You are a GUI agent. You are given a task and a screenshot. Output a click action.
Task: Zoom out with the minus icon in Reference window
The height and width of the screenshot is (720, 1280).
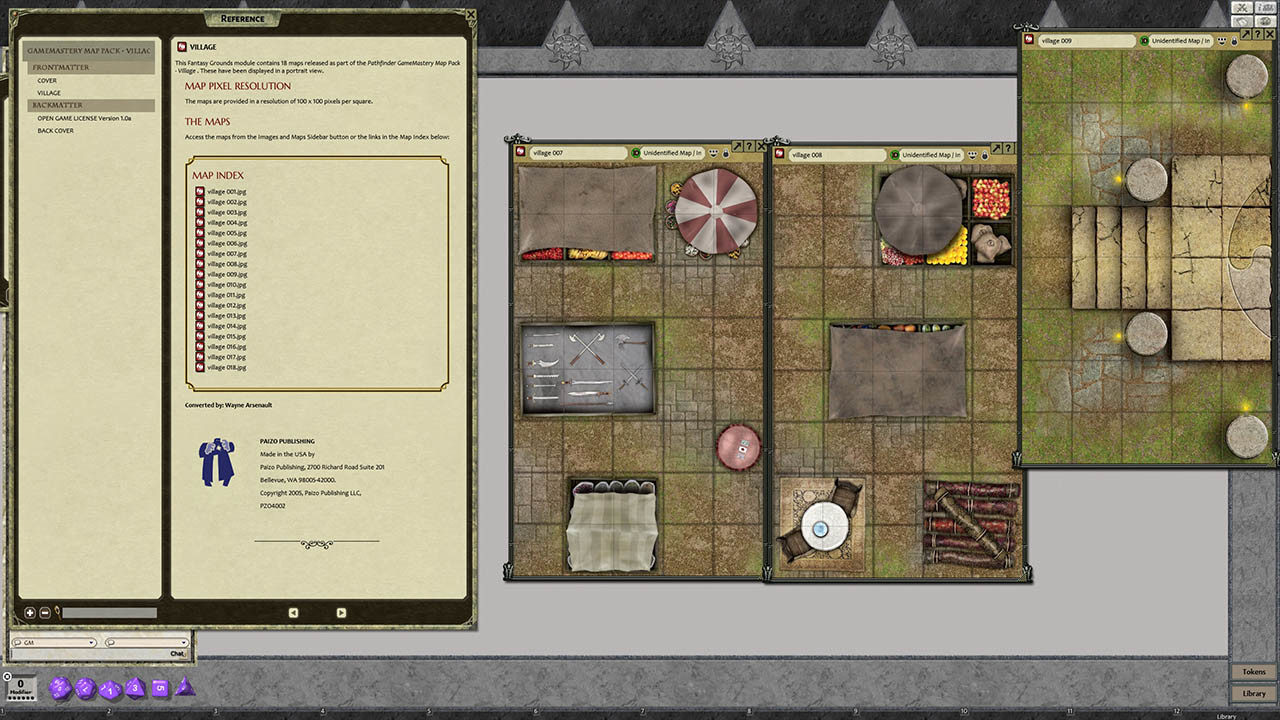[44, 612]
